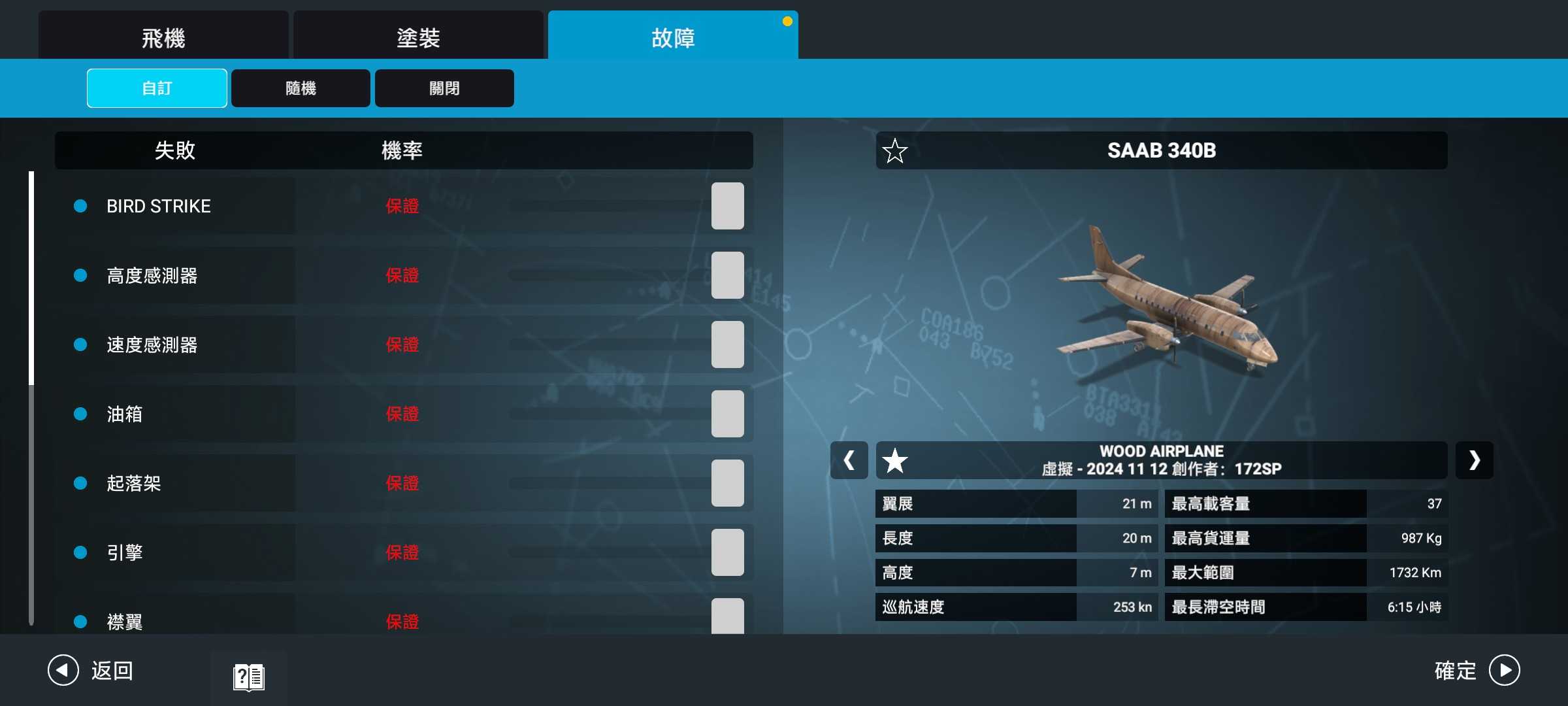Choose the 襟翼 failure entry
This screenshot has height=706, width=1568.
tap(125, 621)
